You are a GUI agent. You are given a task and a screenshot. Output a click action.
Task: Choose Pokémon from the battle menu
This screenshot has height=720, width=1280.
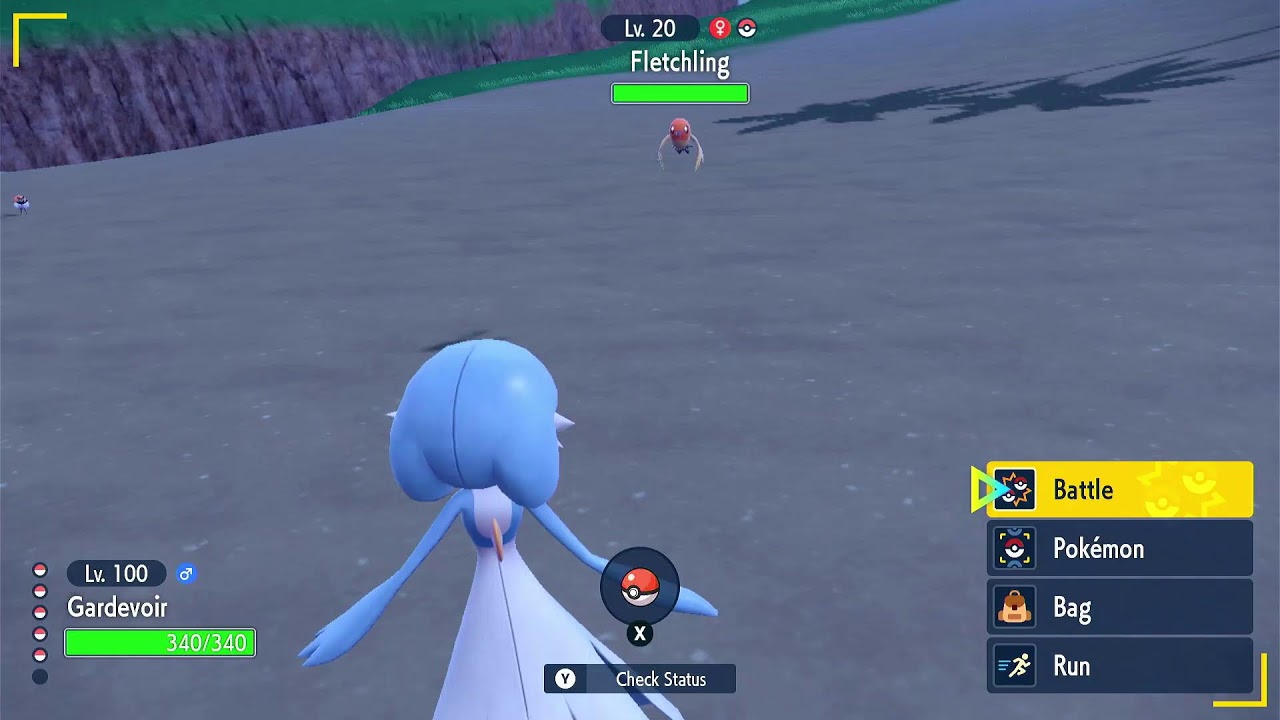click(x=1098, y=548)
